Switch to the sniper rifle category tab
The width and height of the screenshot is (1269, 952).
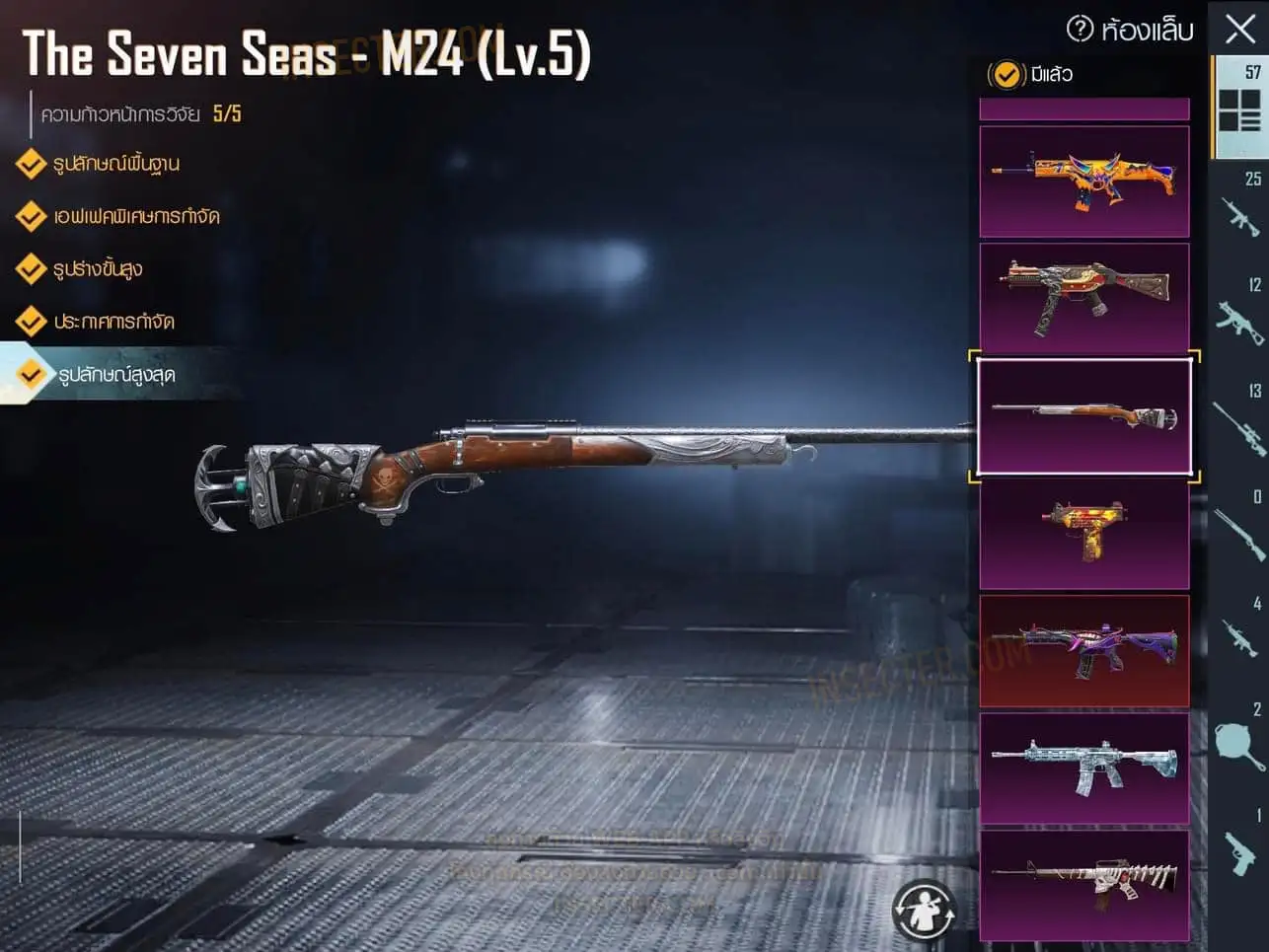pos(1240,424)
